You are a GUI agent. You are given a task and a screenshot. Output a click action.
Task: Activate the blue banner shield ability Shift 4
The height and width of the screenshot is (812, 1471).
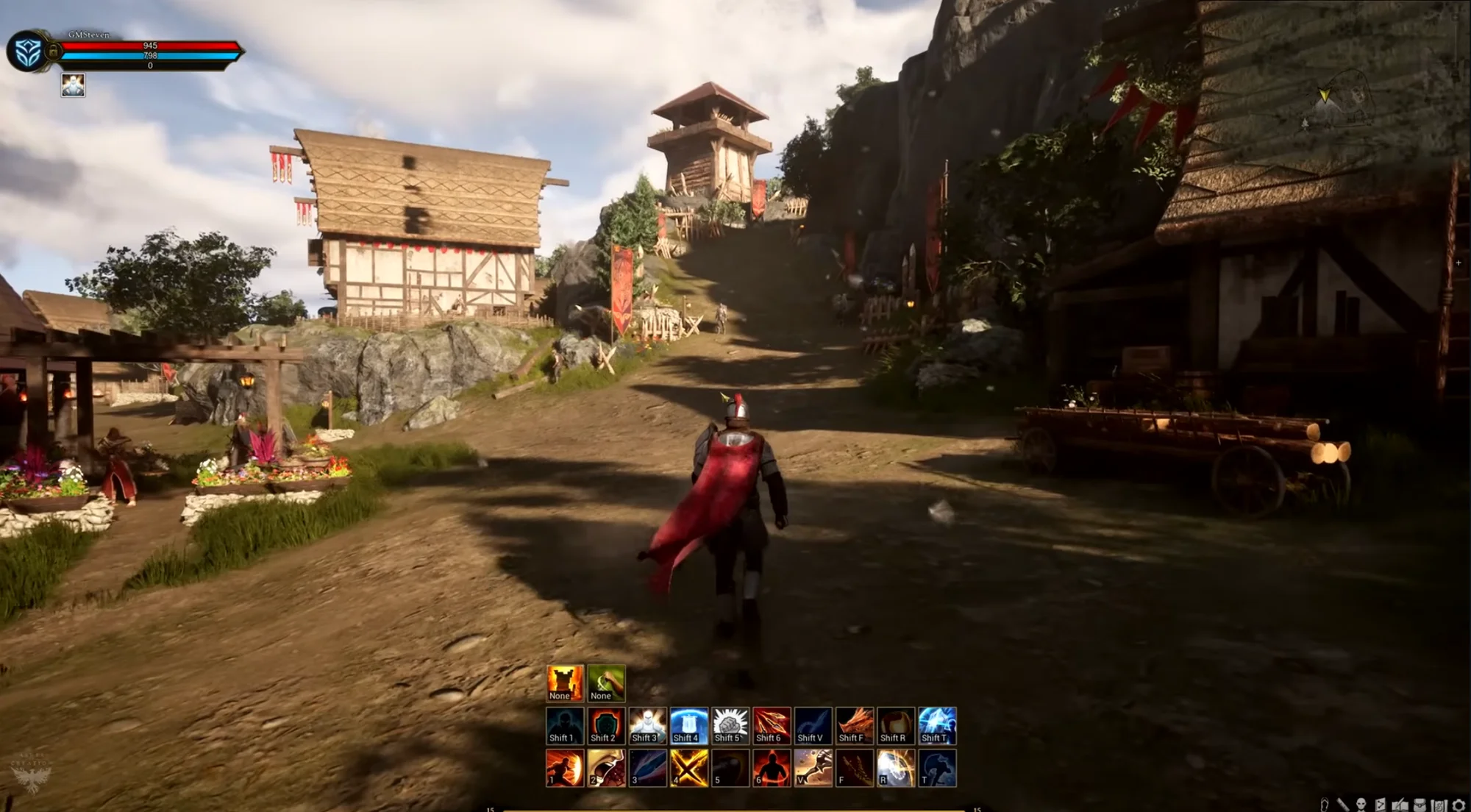click(x=688, y=725)
